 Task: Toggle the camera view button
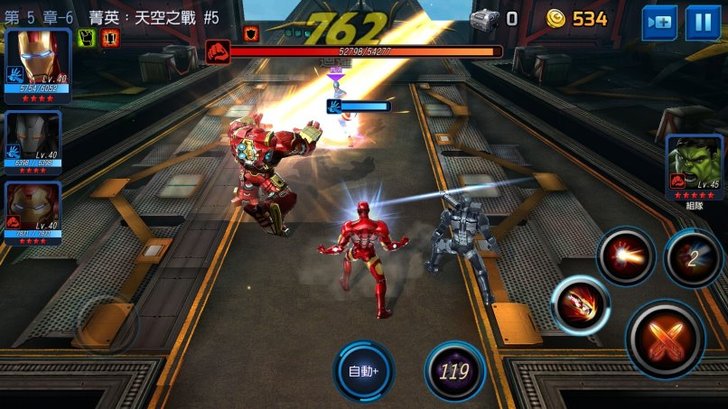659,22
